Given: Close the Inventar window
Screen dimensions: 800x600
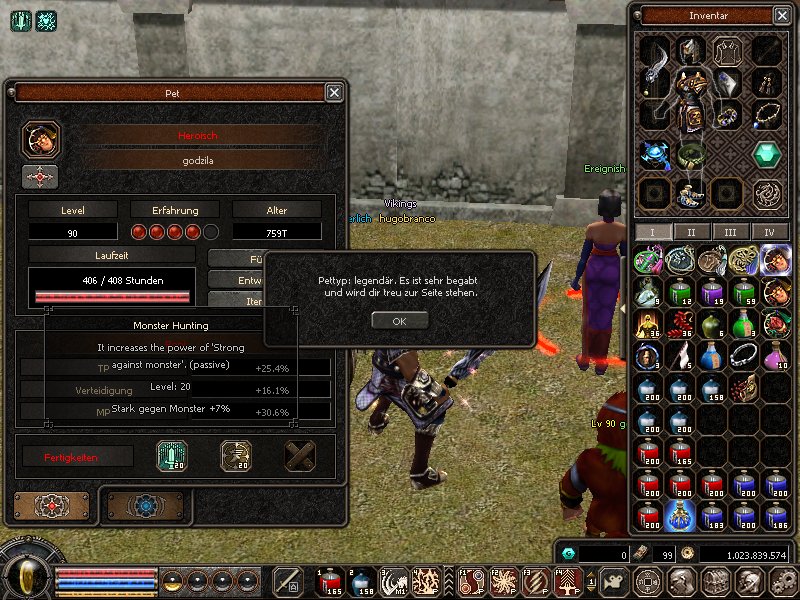Looking at the screenshot, I should tap(781, 15).
